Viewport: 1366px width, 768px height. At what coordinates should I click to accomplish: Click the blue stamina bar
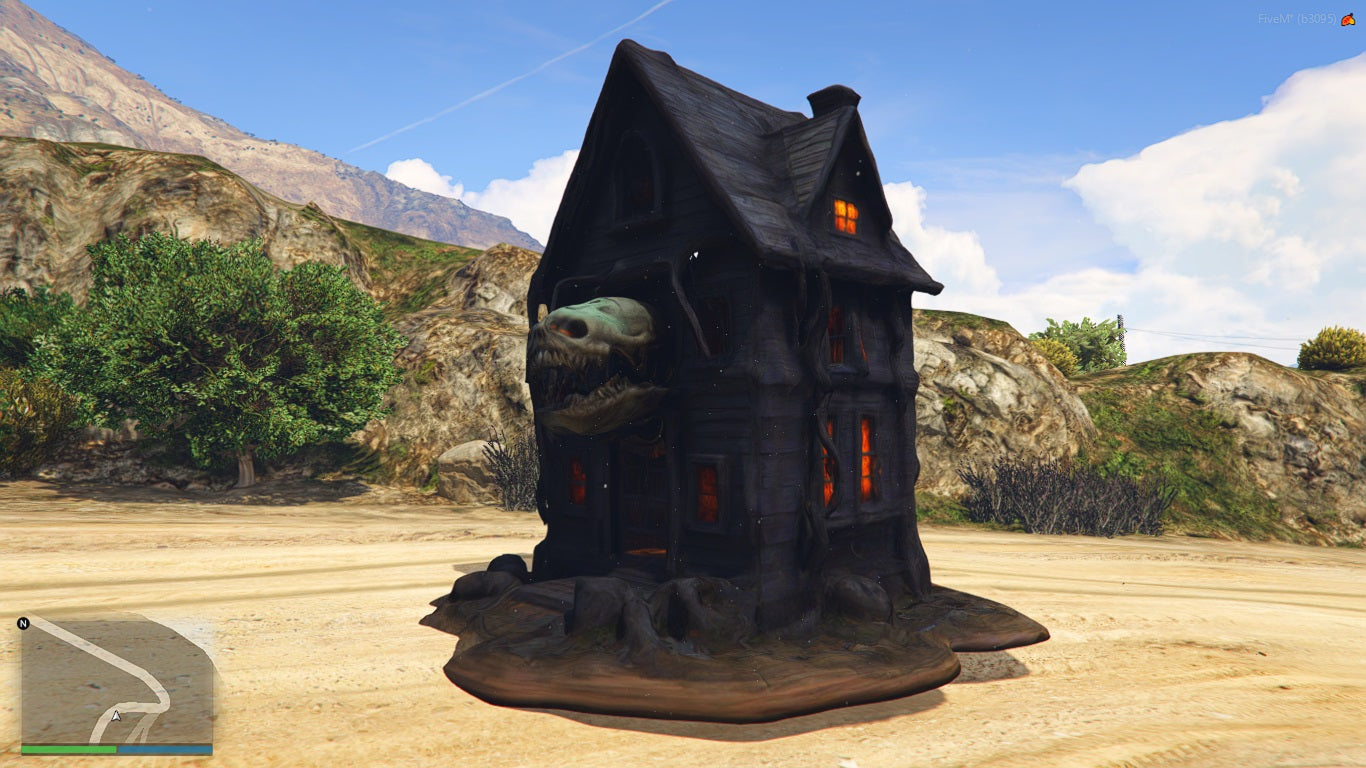[x=165, y=748]
